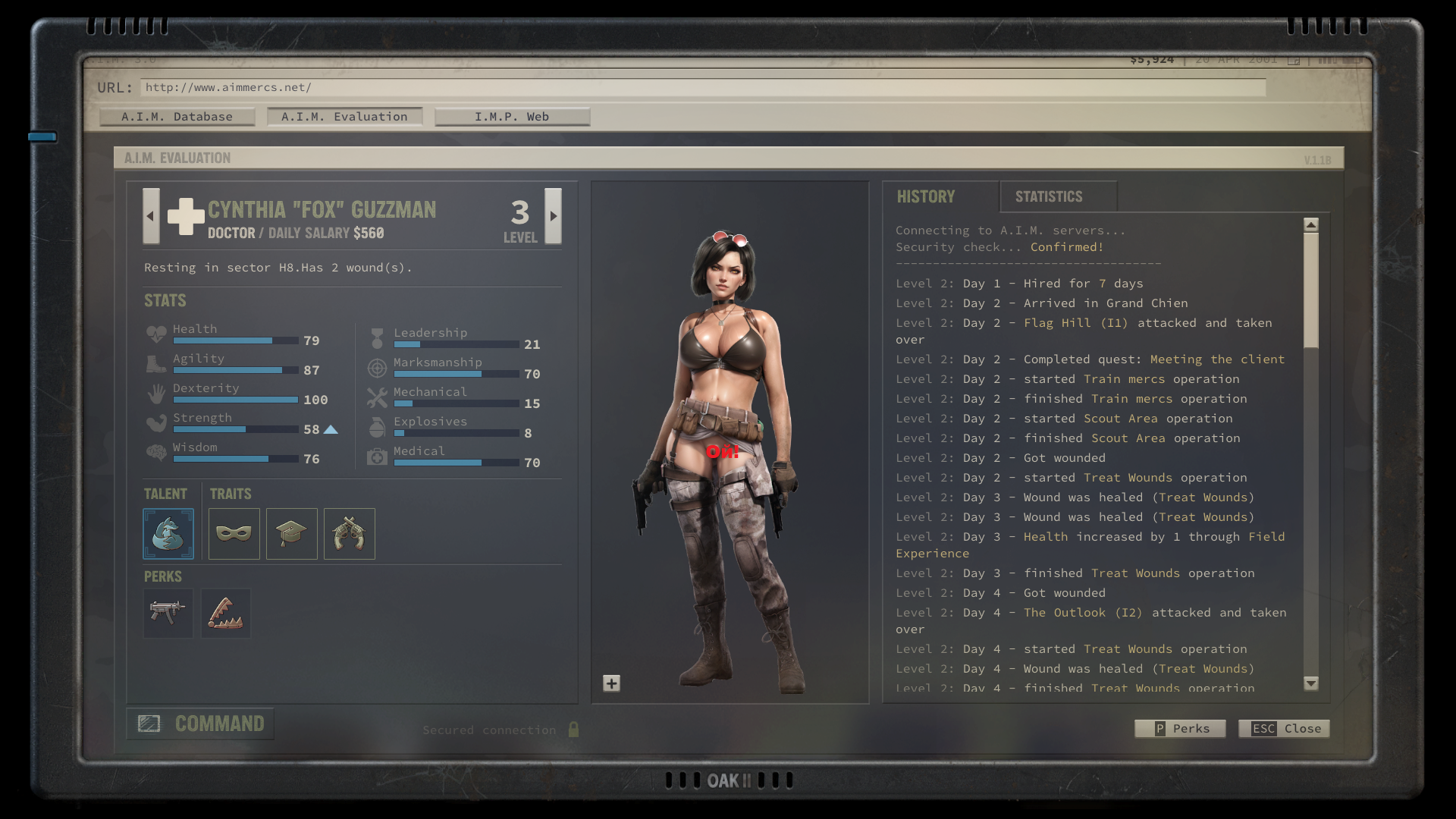Open the Command menu

[x=201, y=724]
